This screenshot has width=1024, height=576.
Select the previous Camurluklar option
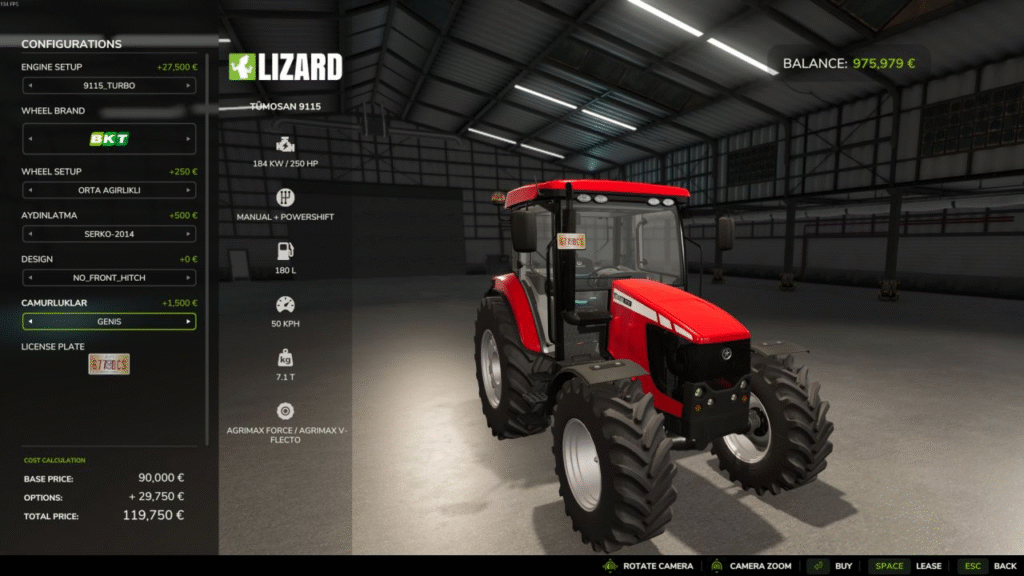(29, 322)
